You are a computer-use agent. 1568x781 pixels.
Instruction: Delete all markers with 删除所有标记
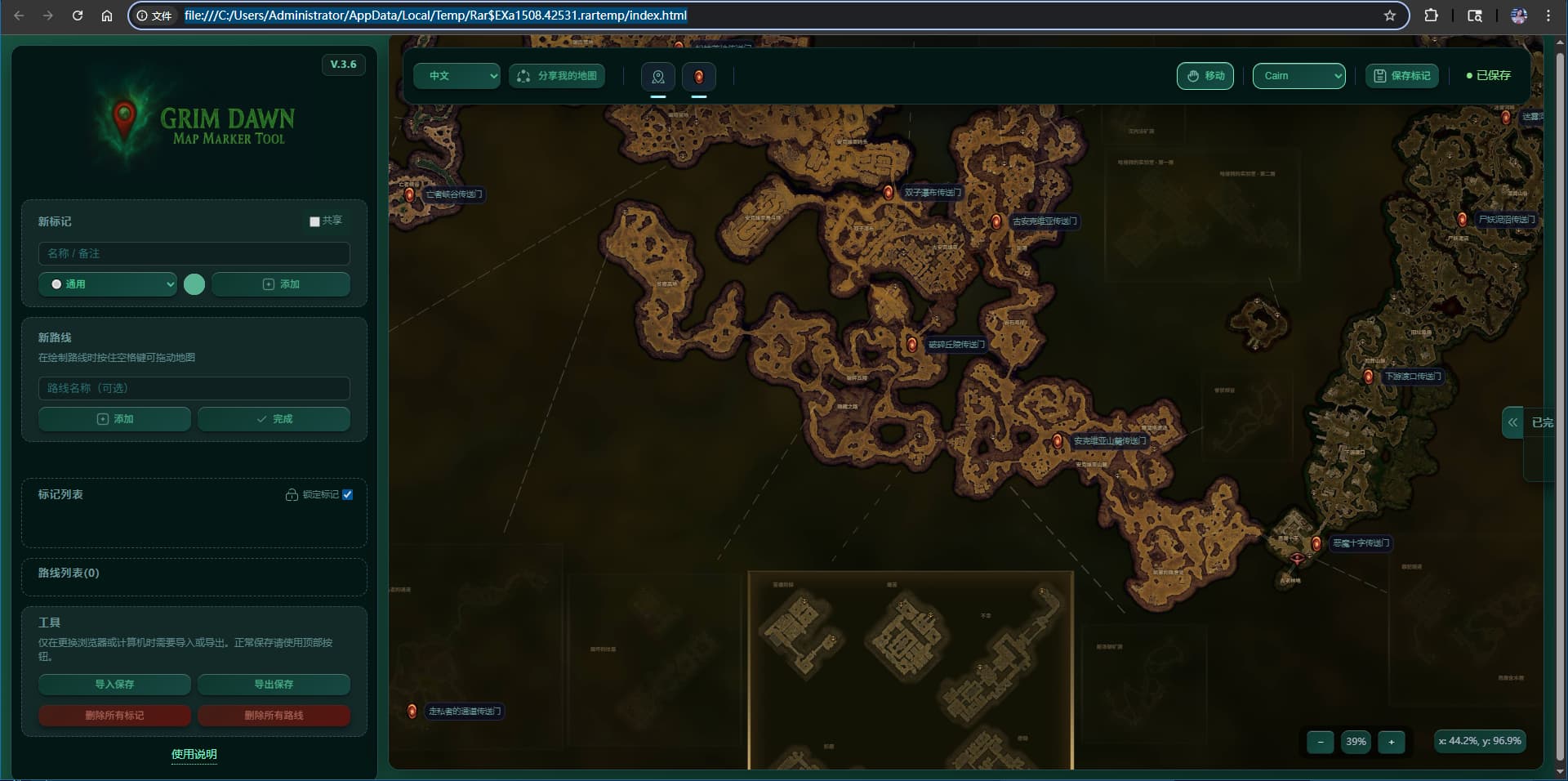114,716
